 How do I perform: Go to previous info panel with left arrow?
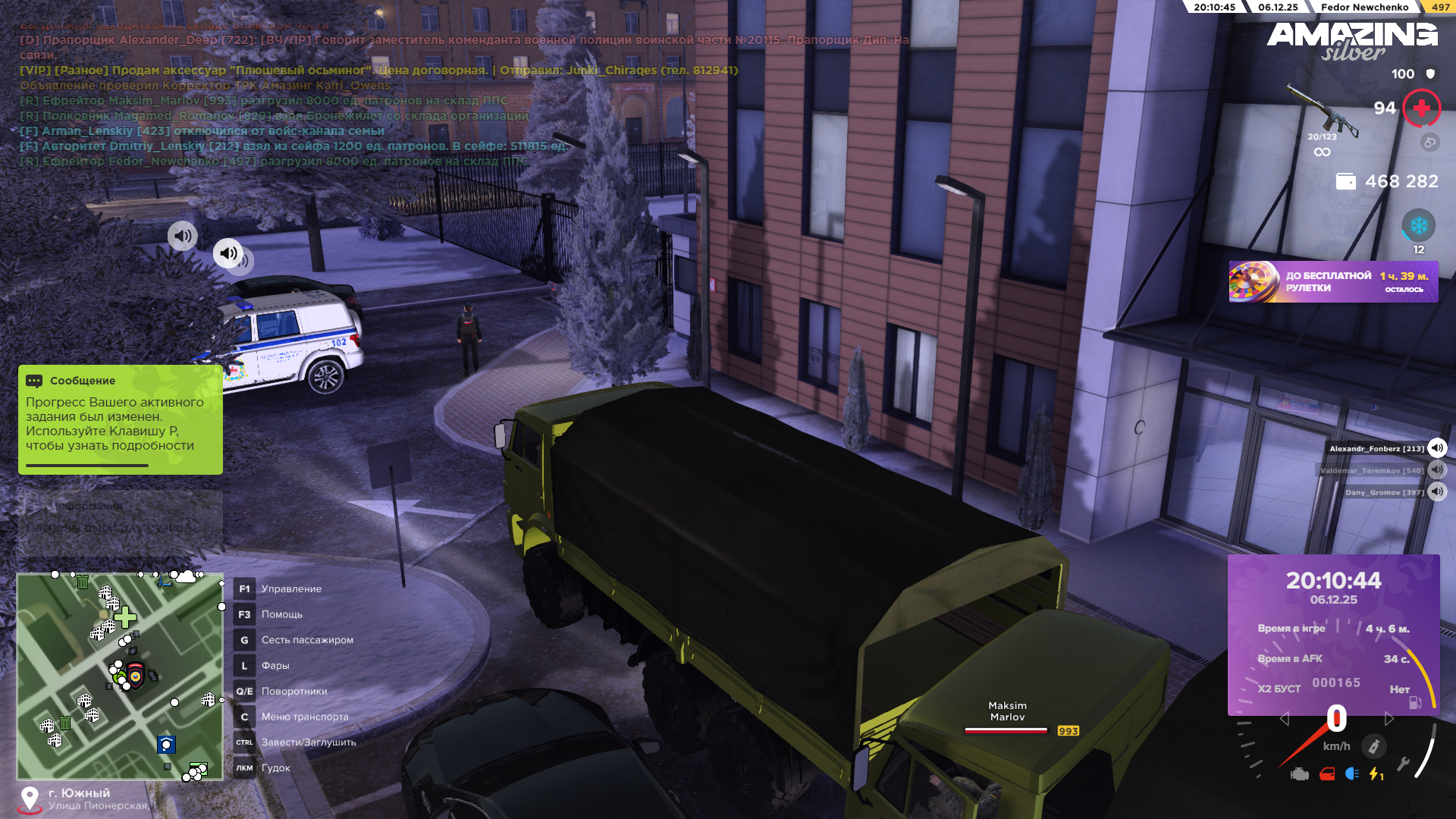pos(1284,719)
